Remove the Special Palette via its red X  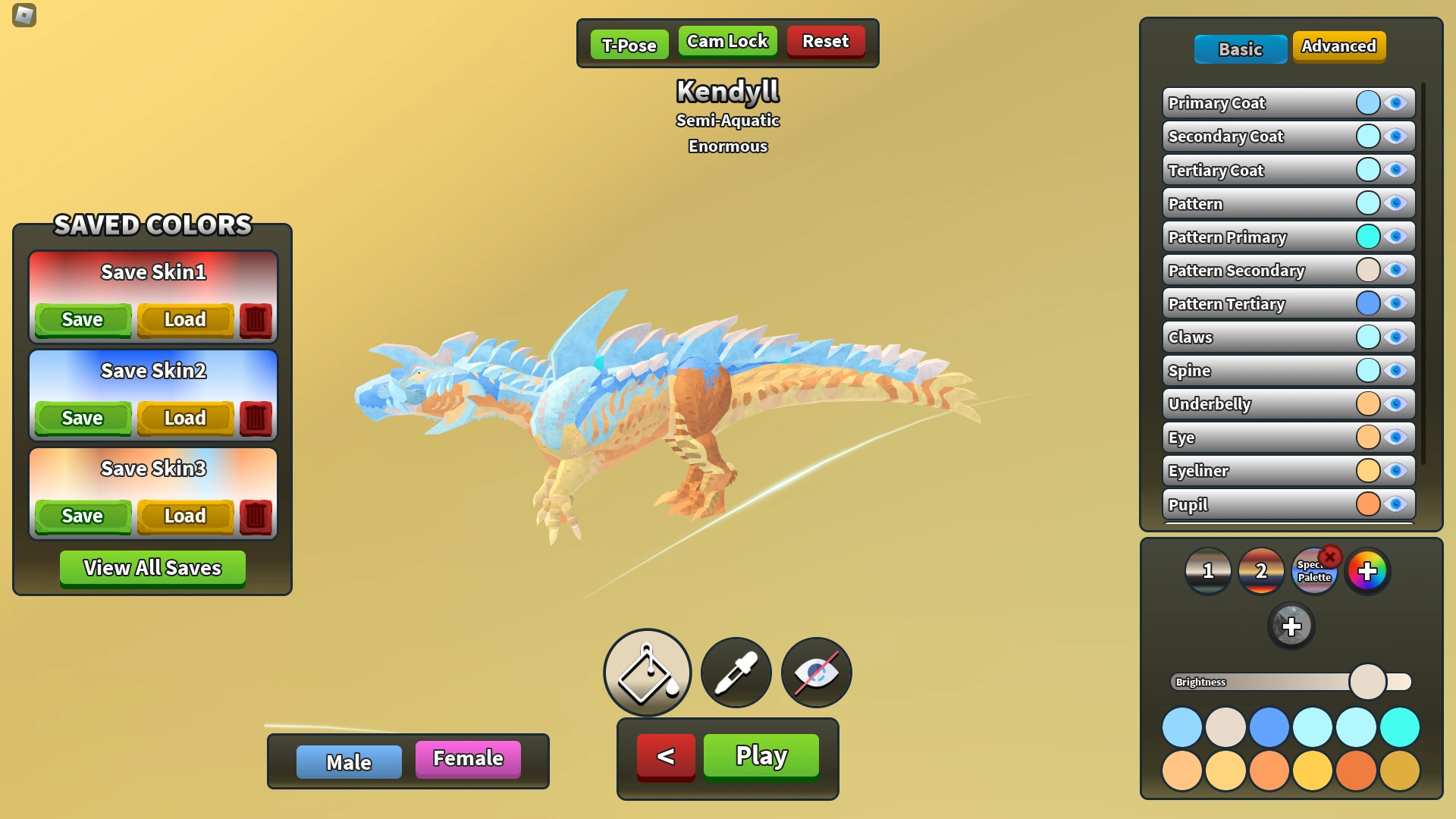click(x=1331, y=556)
